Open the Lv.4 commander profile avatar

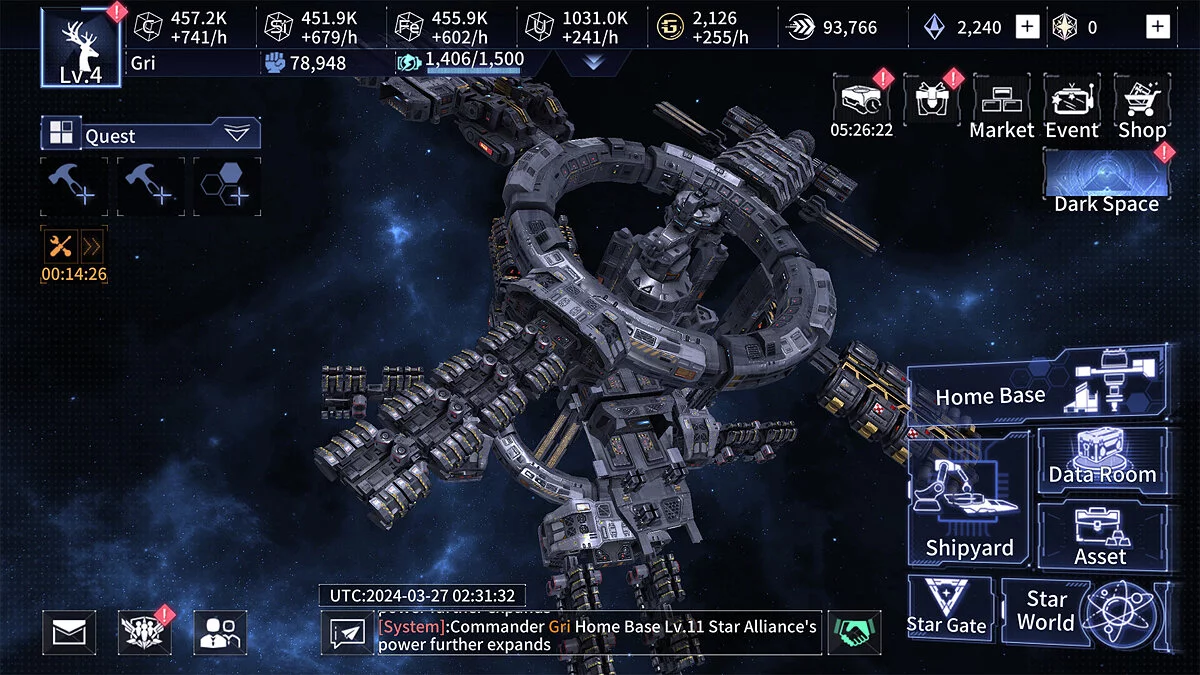[81, 47]
